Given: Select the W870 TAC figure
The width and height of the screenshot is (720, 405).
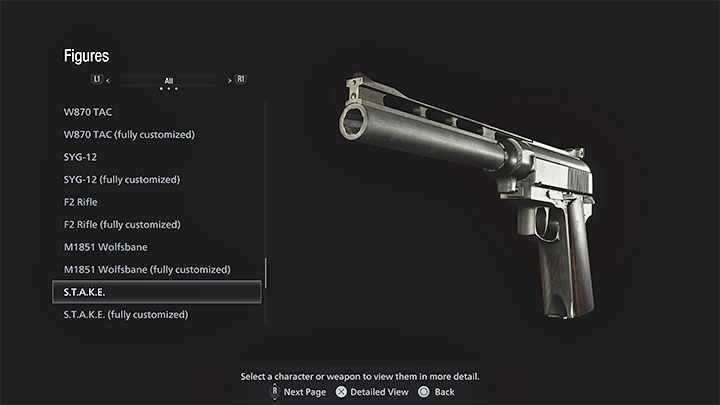Looking at the screenshot, I should (89, 112).
